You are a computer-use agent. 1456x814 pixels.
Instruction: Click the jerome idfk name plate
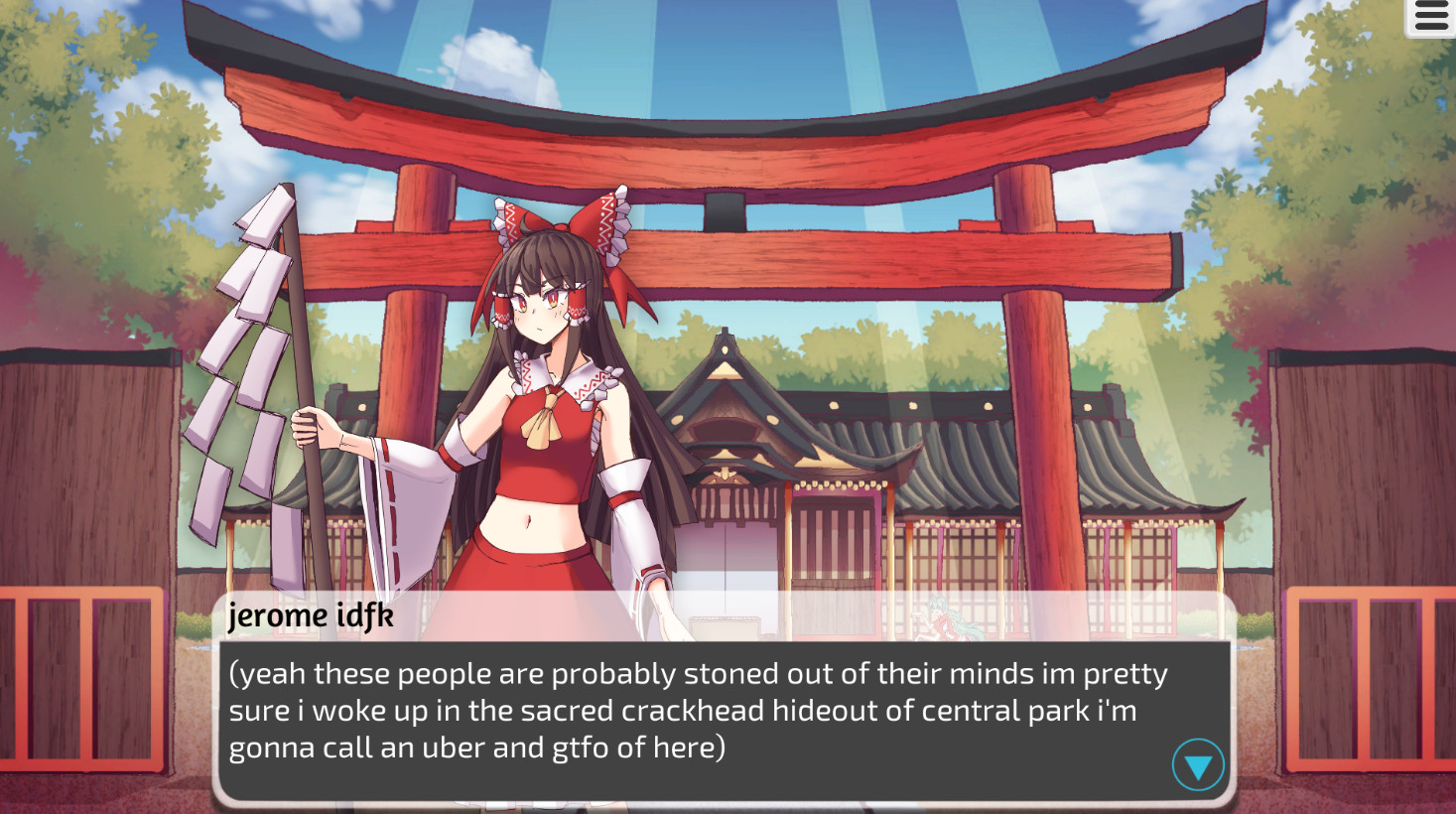311,616
